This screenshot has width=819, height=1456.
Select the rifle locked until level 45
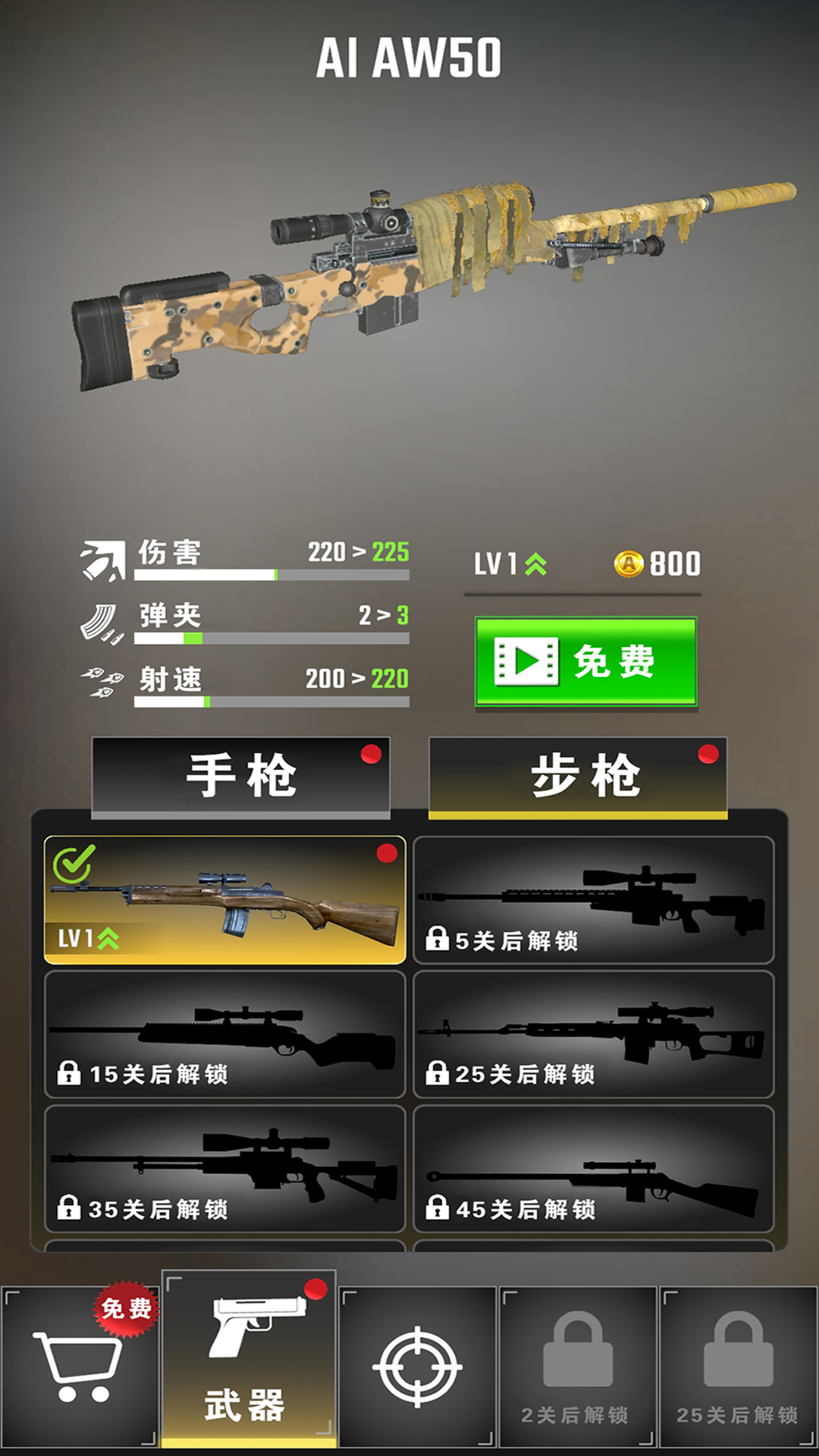pos(593,1169)
